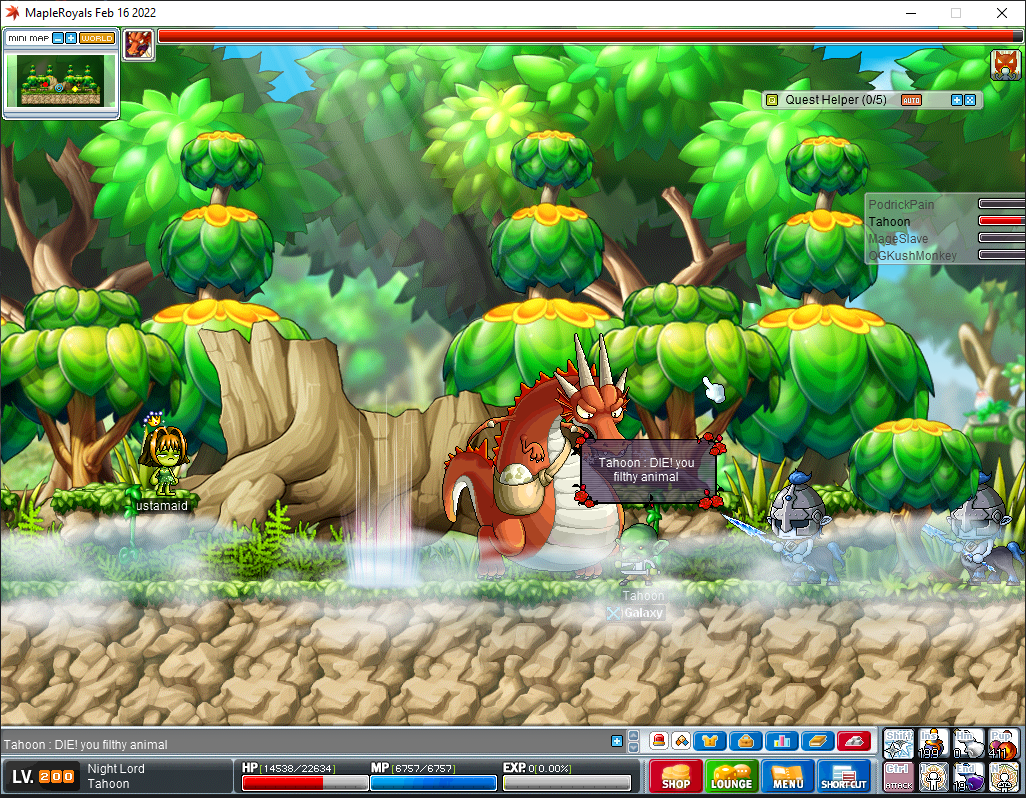
Task: Open the Short-Cut button
Action: pyautogui.click(x=844, y=776)
